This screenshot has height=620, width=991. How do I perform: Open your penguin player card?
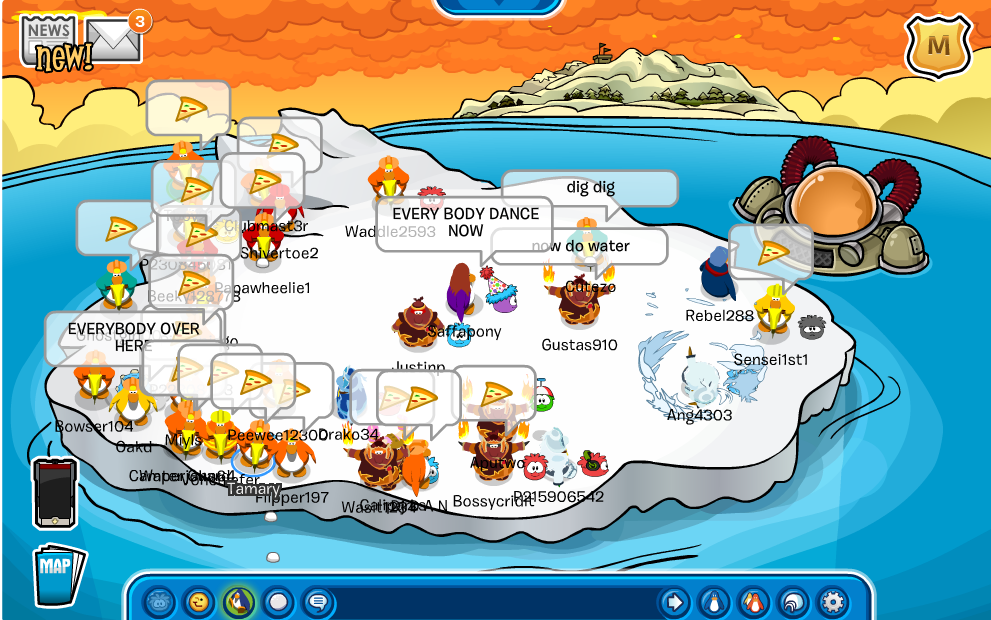point(714,602)
